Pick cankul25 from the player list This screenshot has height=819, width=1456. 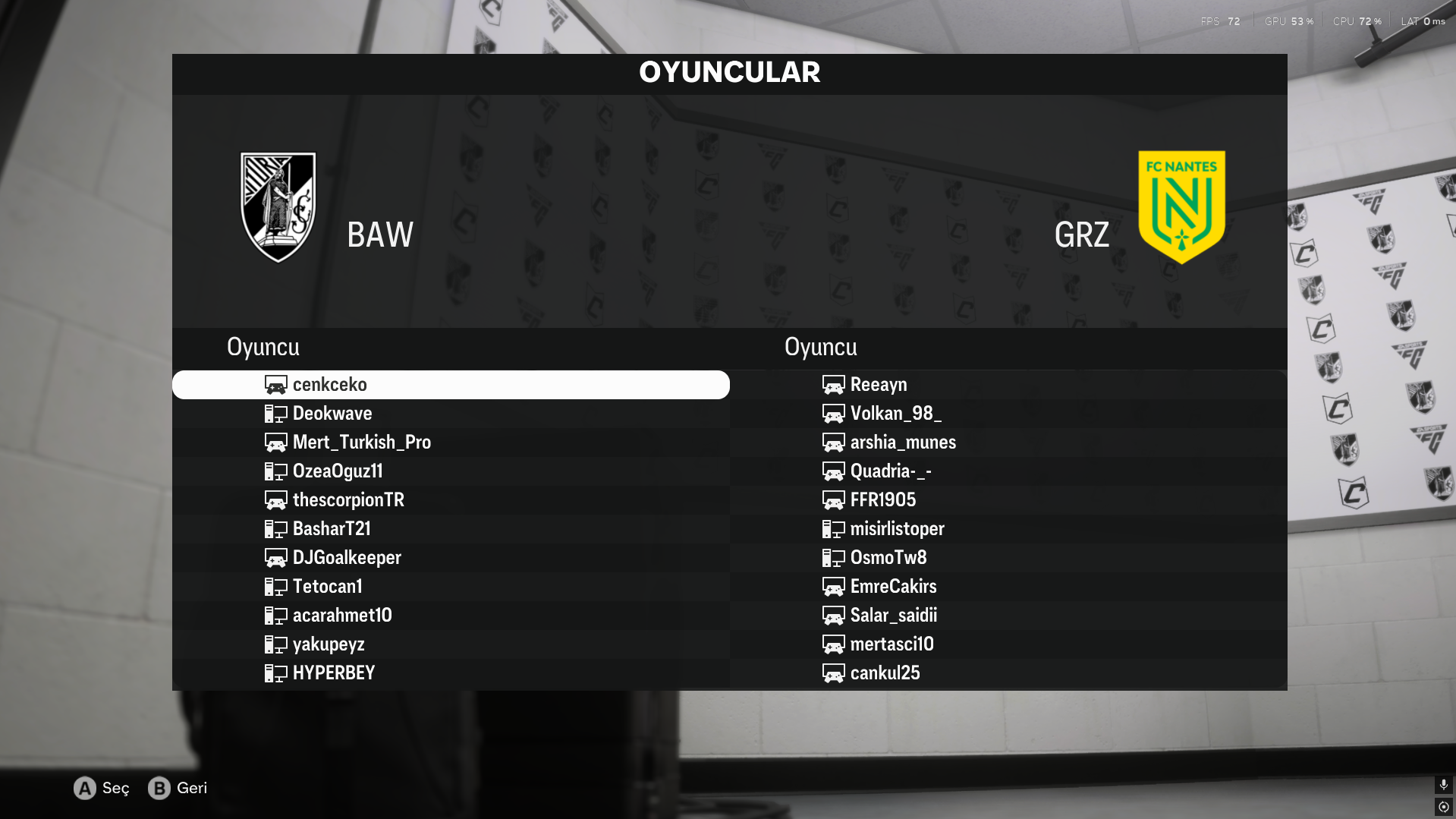[x=885, y=673]
